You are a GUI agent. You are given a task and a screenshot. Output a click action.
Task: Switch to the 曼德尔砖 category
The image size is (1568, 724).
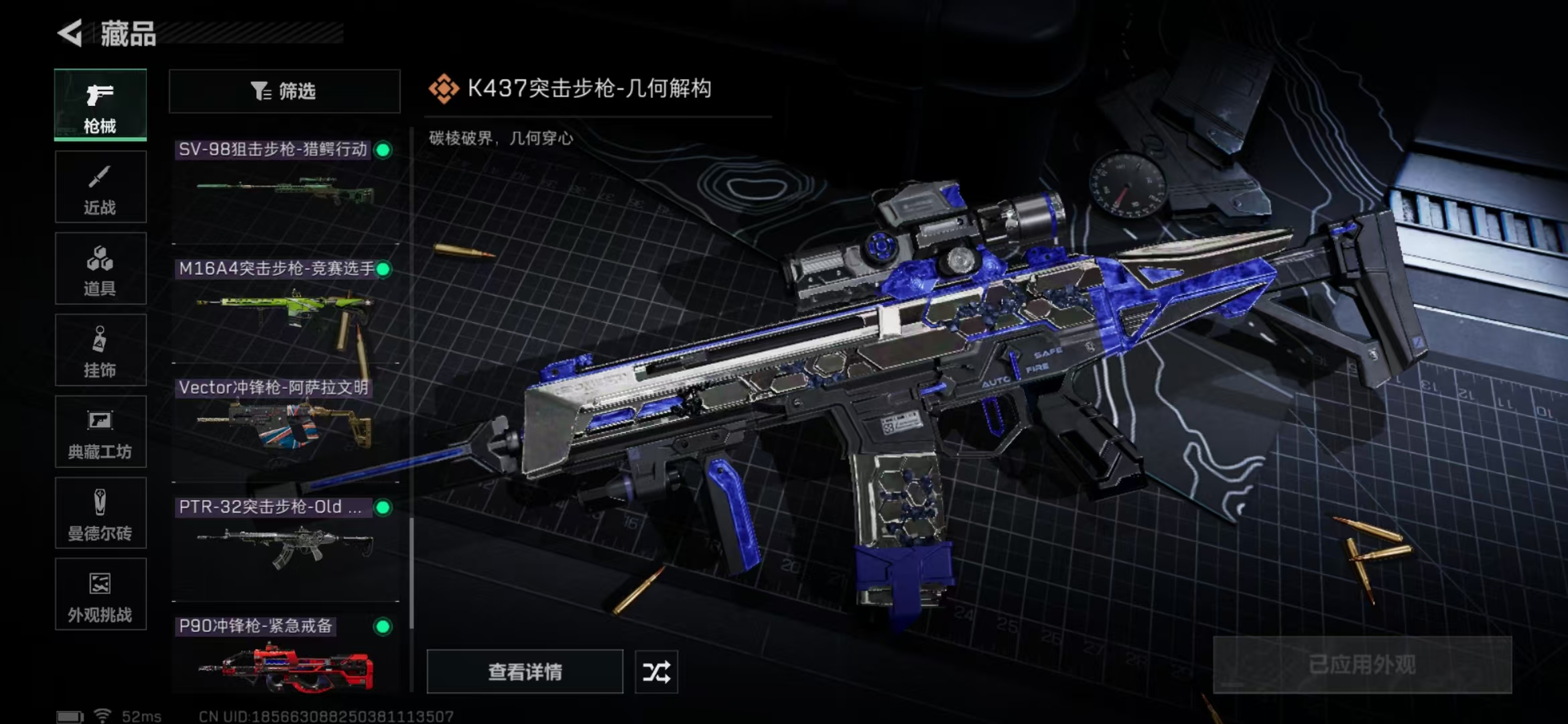tap(101, 514)
